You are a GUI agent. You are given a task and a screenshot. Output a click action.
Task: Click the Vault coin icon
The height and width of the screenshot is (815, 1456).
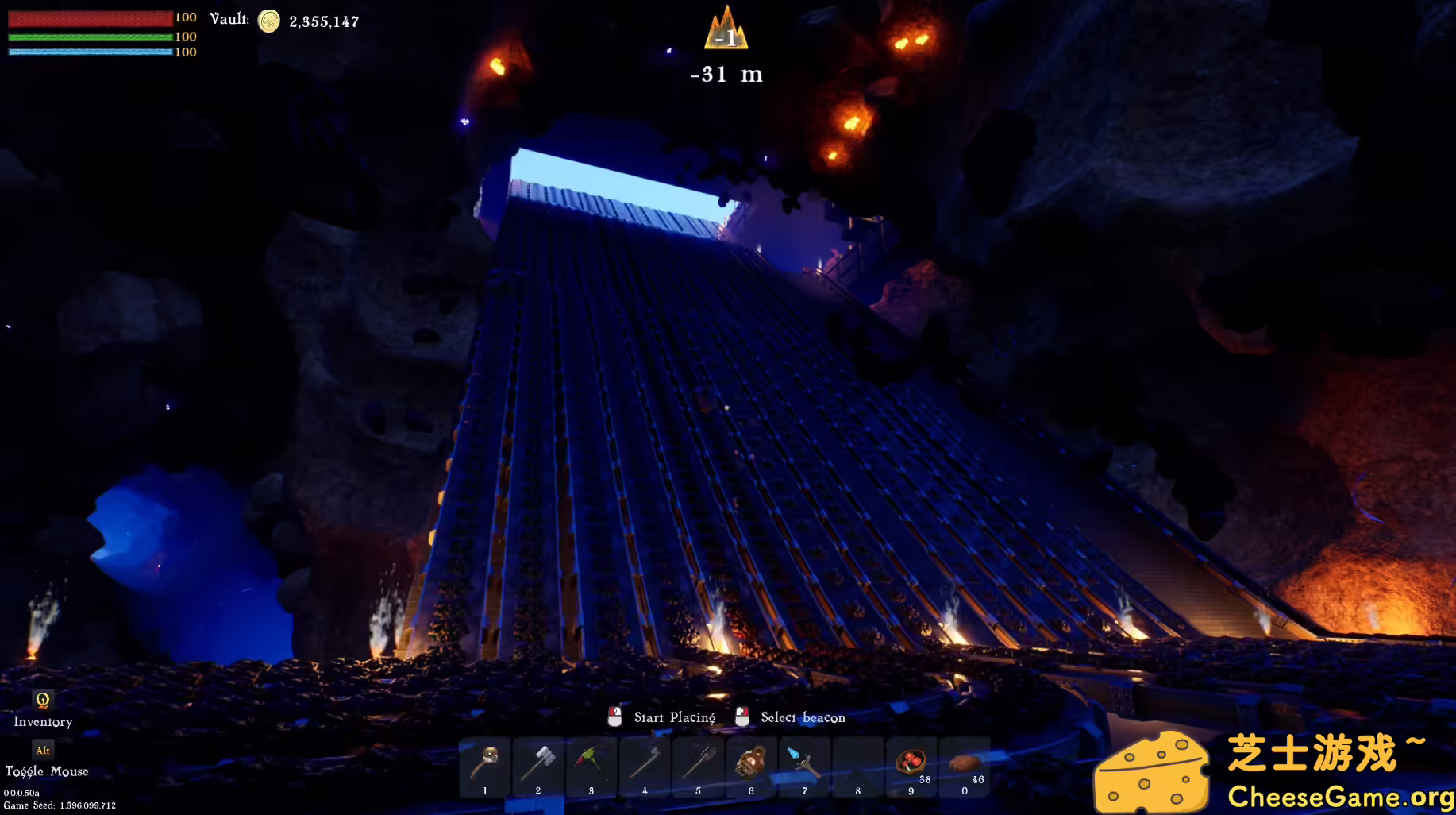point(270,21)
